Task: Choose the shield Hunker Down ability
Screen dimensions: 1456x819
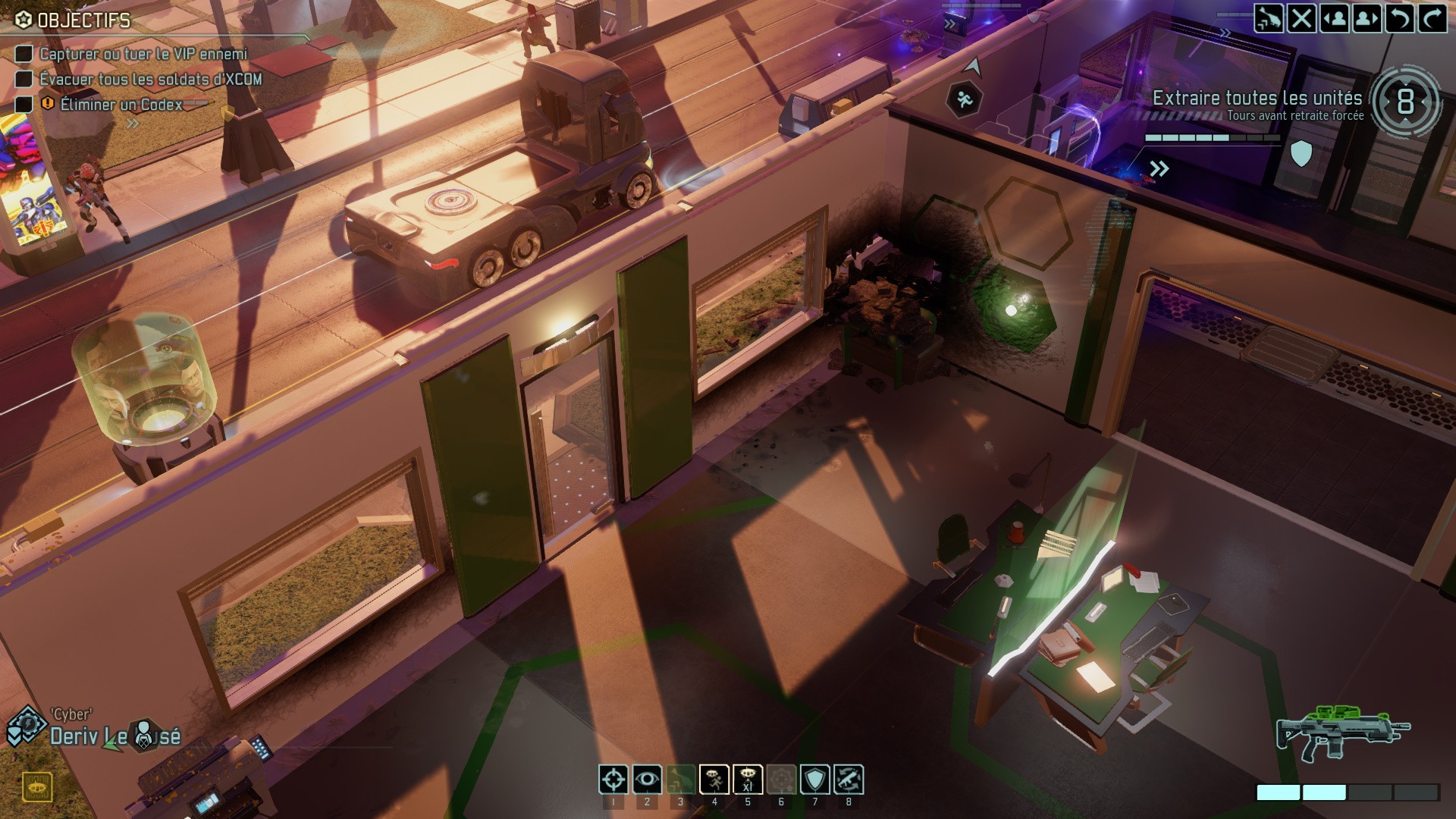Action: tap(815, 780)
